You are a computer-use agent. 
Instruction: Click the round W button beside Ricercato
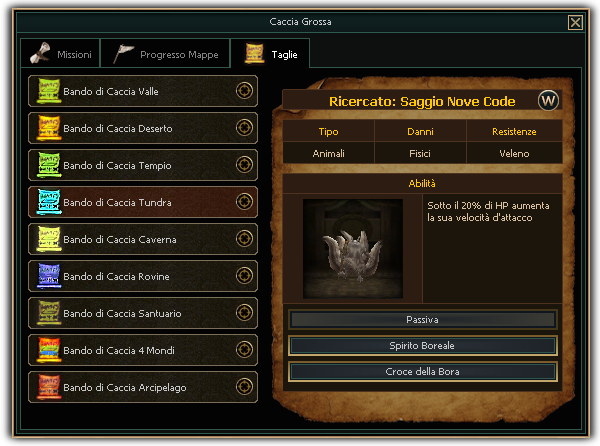pos(548,100)
